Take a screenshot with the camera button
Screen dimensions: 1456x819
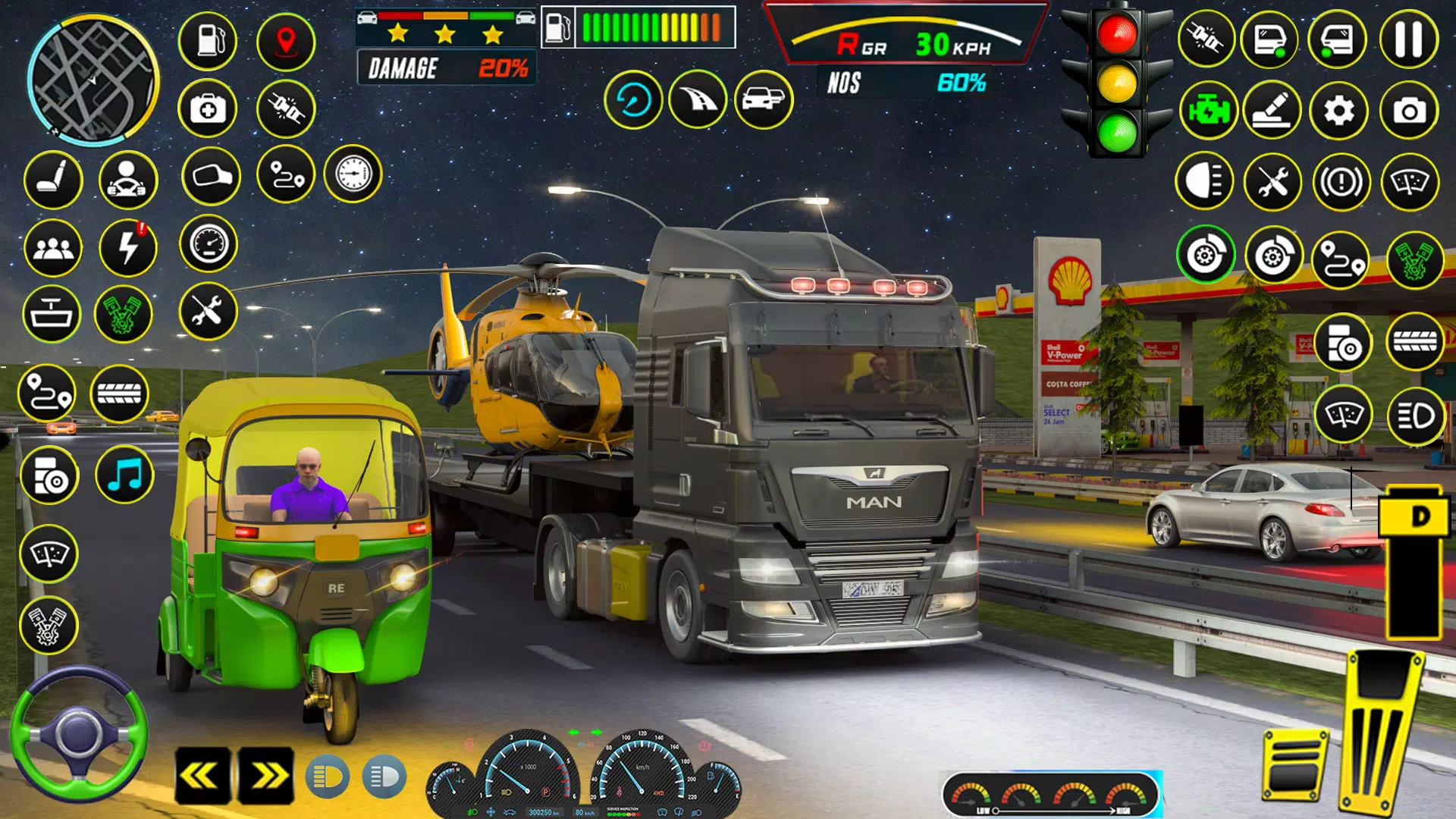[x=1409, y=111]
